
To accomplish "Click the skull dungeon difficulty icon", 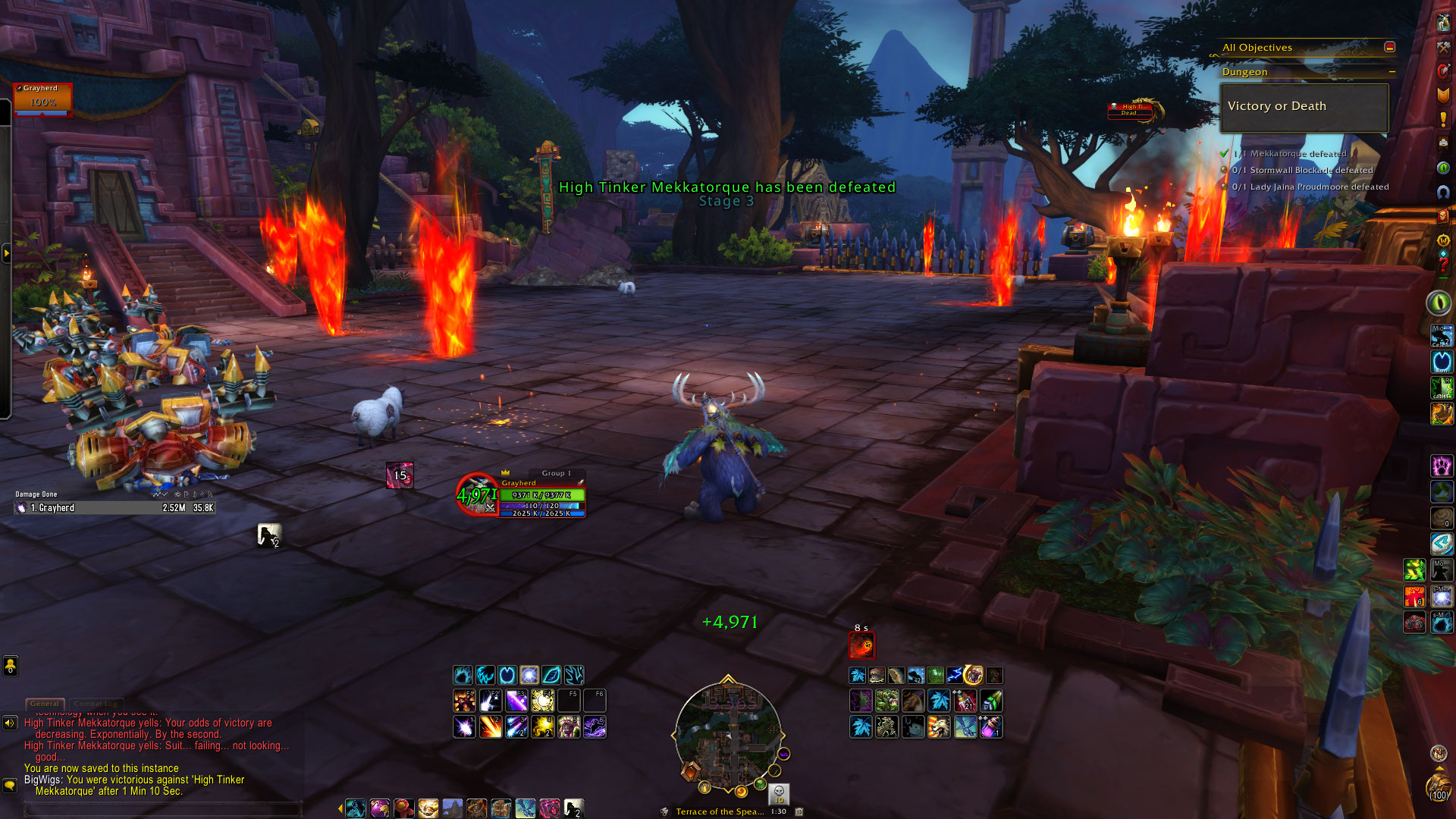I will [779, 792].
